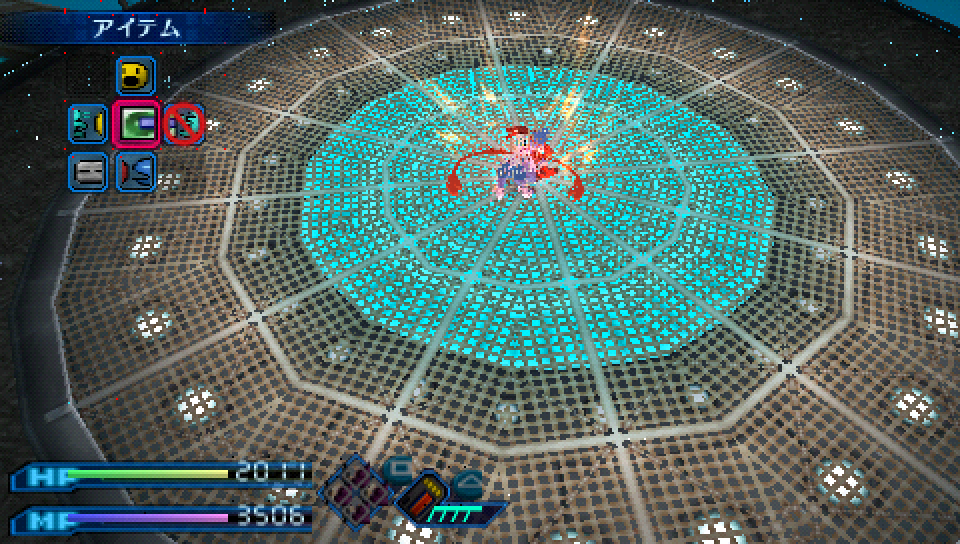Pick the teal figure with yellow shield icon
Screen dimensions: 960x544
coord(87,124)
